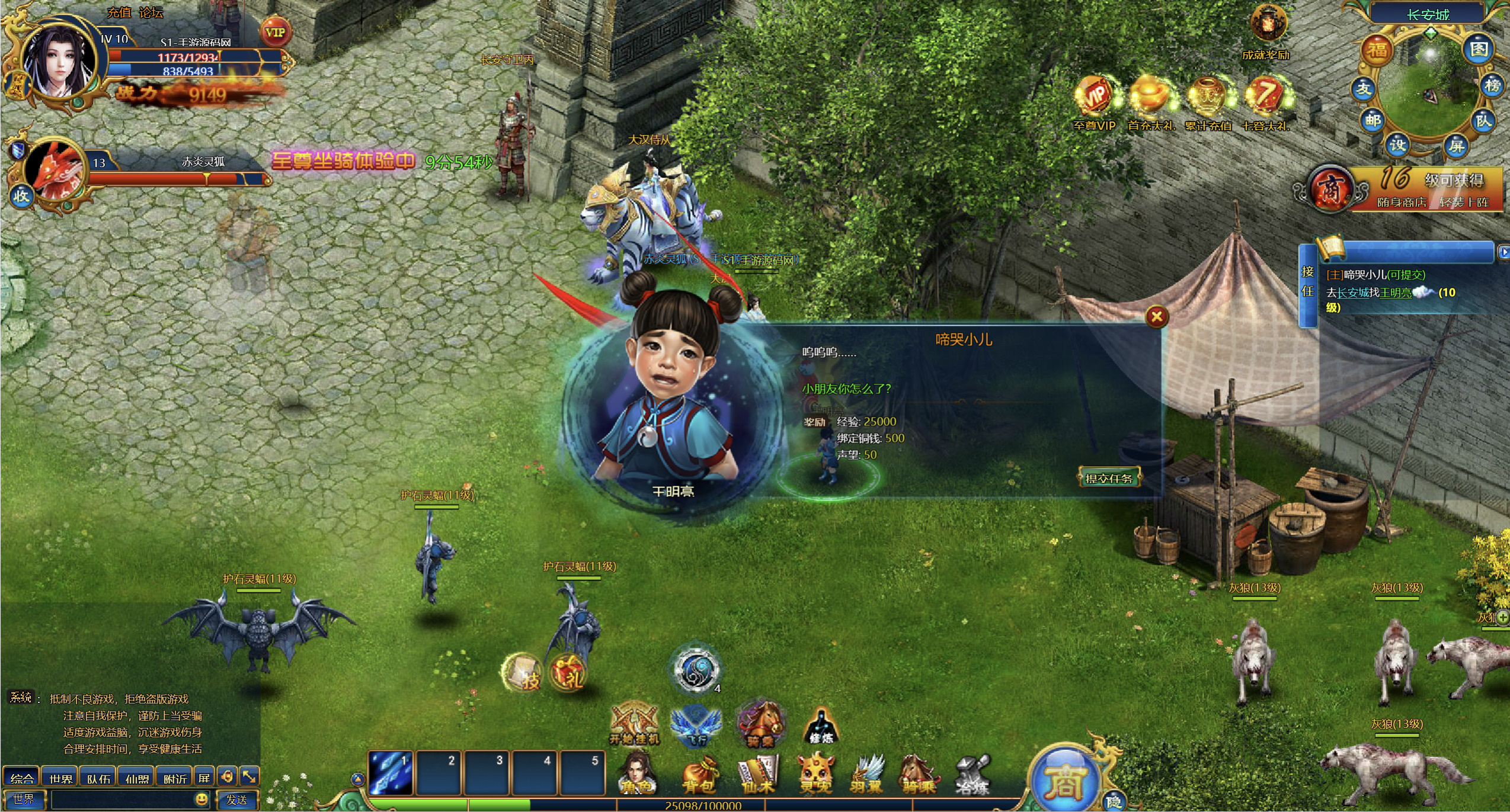
Task: Close the 啼哭小儿 dialogue window
Action: tap(1157, 317)
